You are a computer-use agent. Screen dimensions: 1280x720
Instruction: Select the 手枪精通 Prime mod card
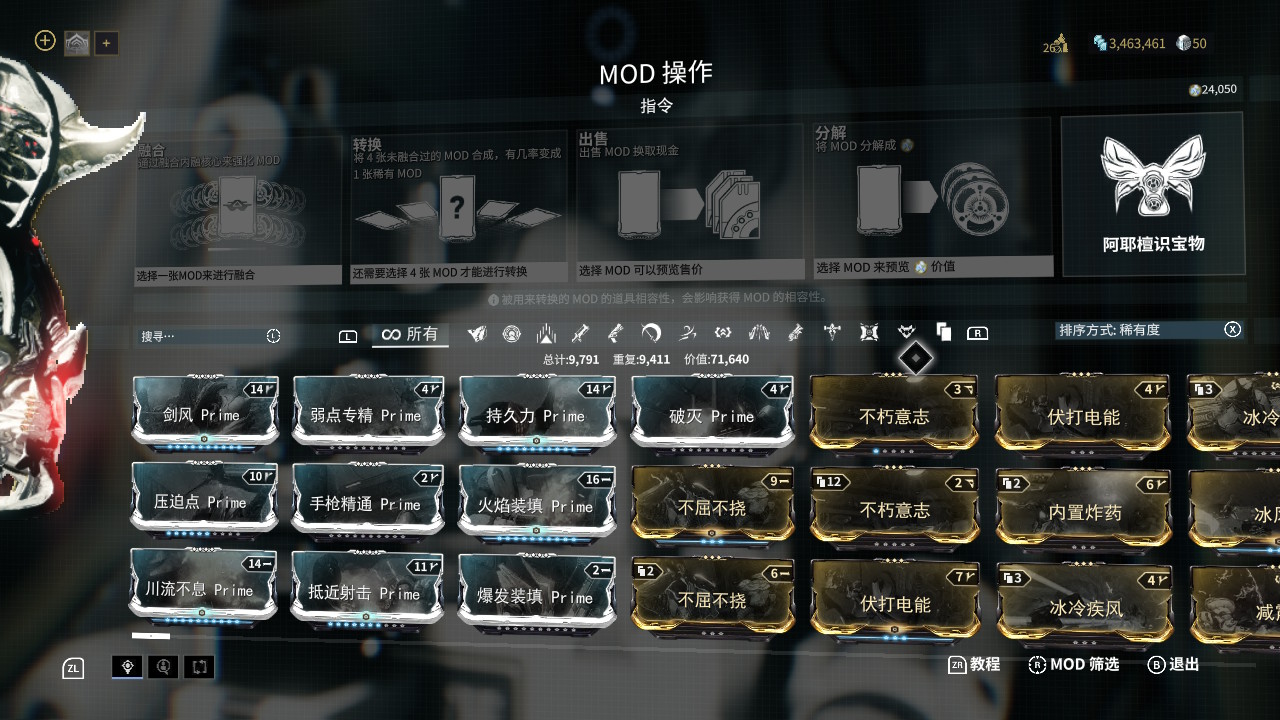tap(367, 504)
